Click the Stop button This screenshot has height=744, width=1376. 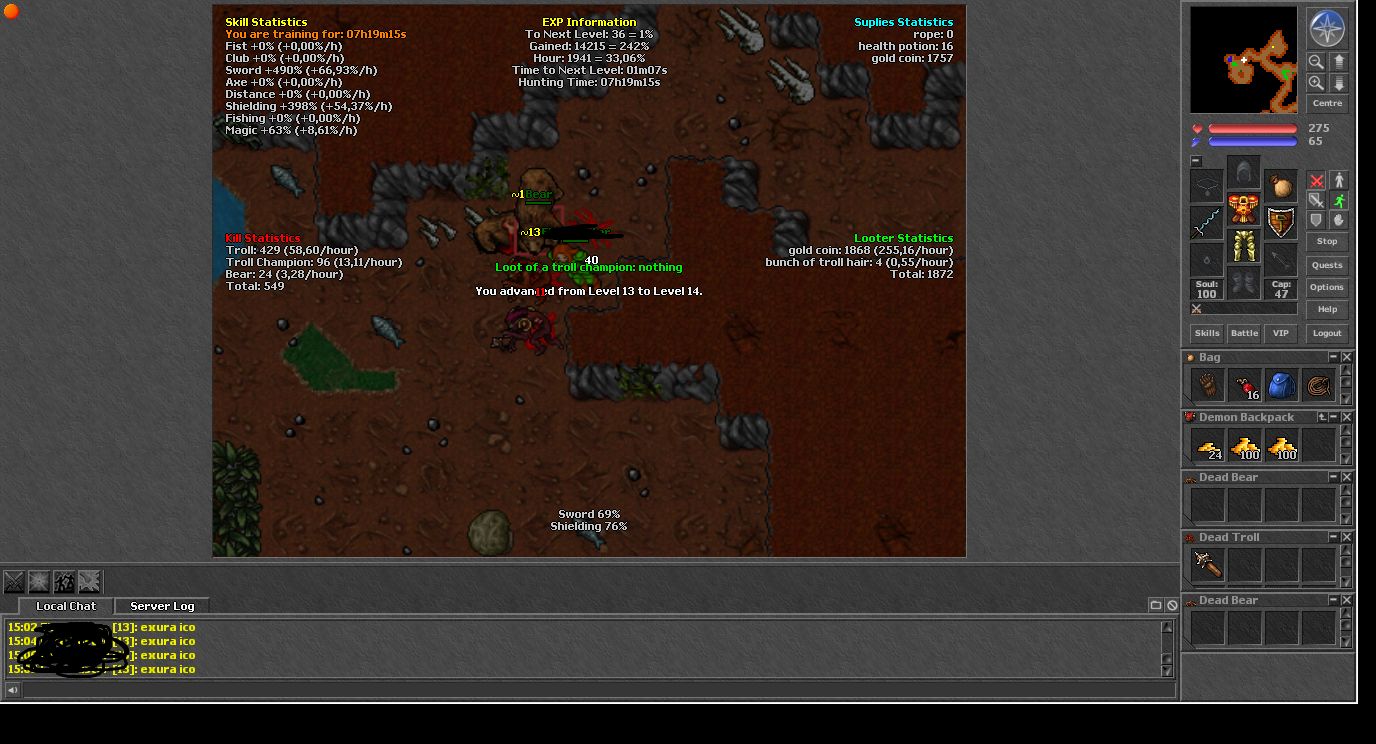click(x=1327, y=241)
